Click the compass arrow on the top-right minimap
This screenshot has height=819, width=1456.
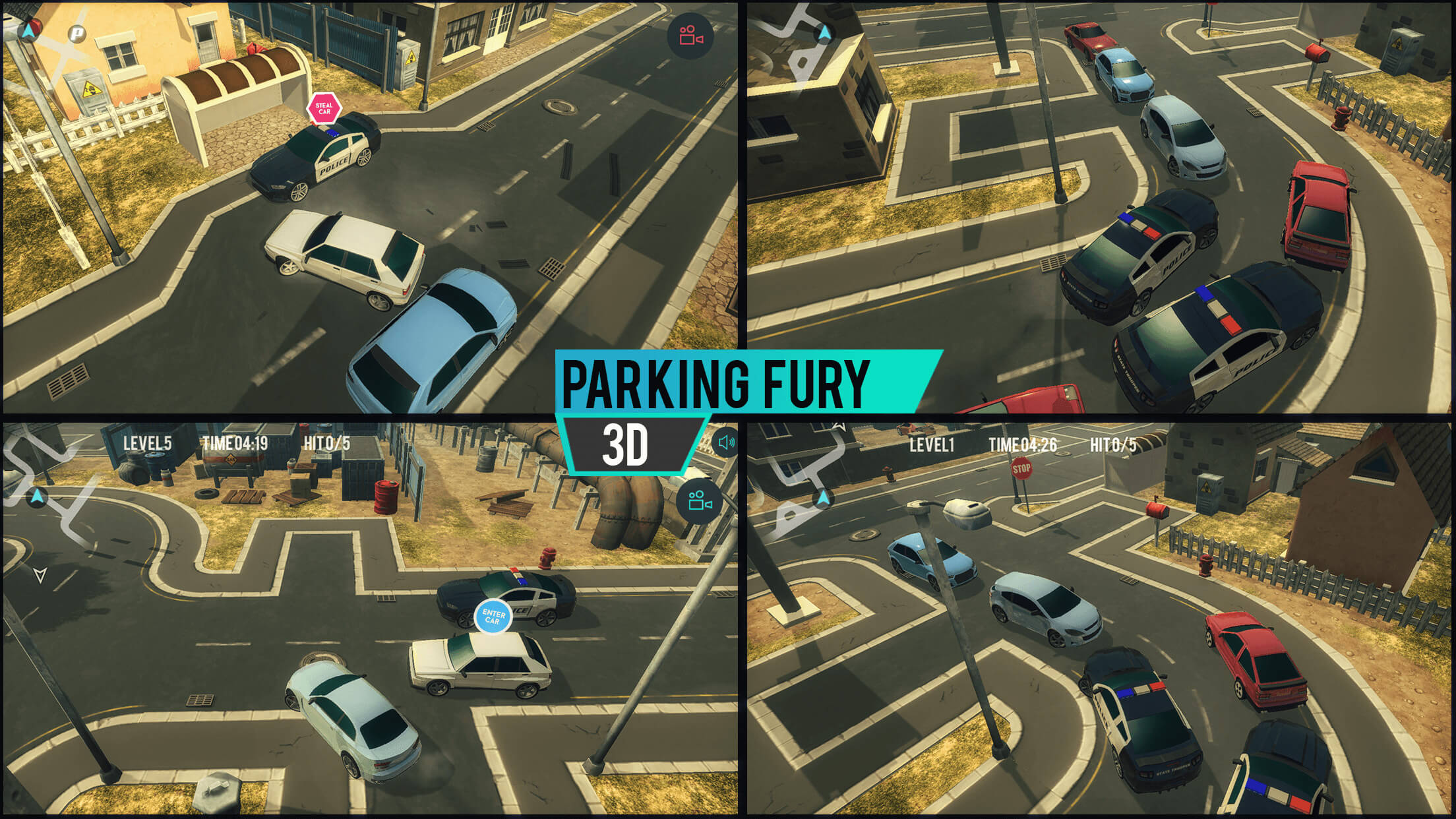coord(825,31)
